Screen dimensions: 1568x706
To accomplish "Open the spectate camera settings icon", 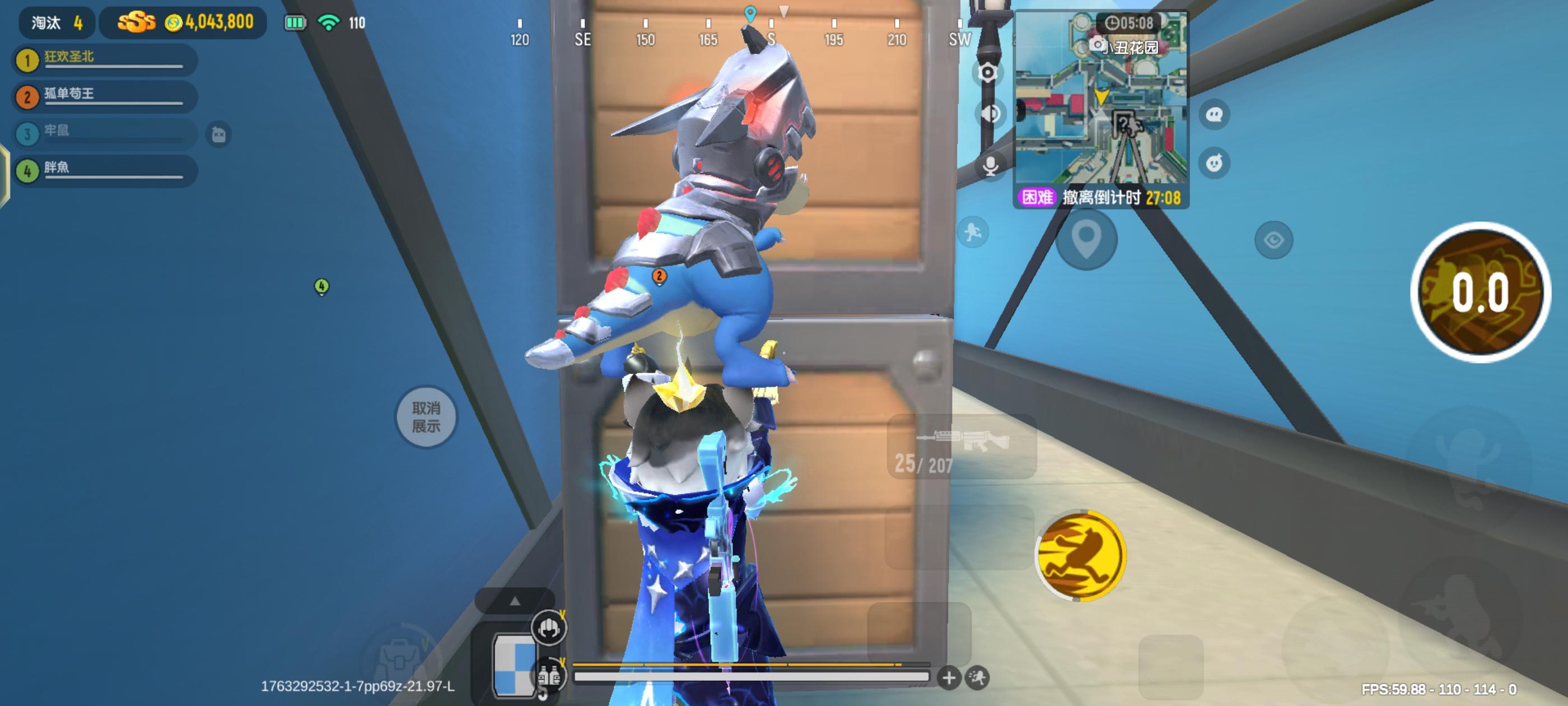I will pyautogui.click(x=989, y=72).
